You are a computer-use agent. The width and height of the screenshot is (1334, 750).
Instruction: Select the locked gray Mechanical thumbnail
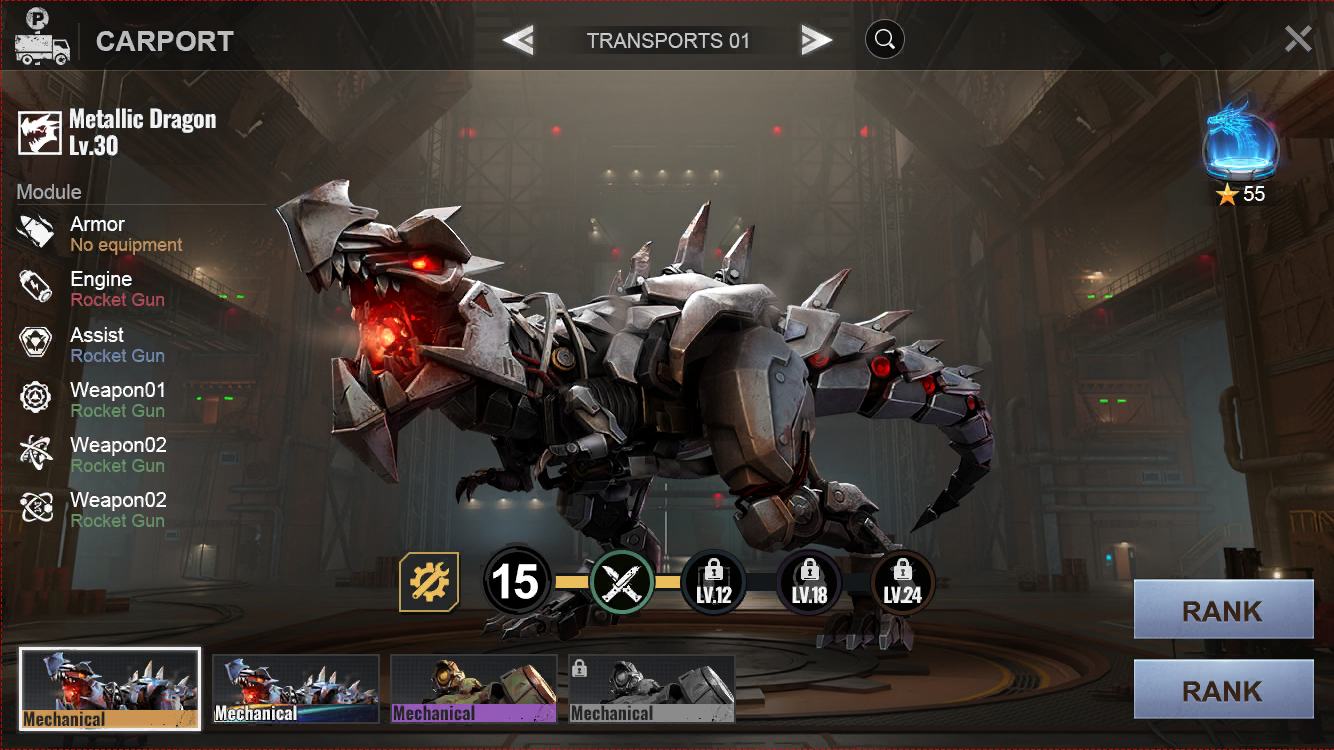(652, 689)
